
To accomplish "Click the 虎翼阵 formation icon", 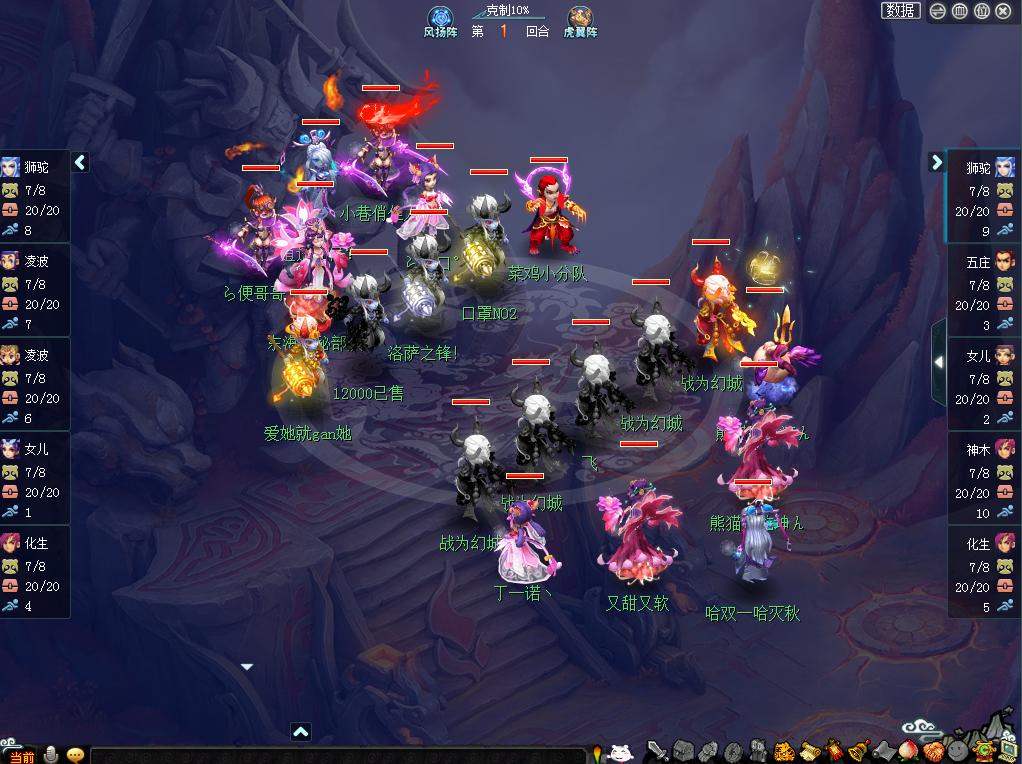I will (580, 19).
